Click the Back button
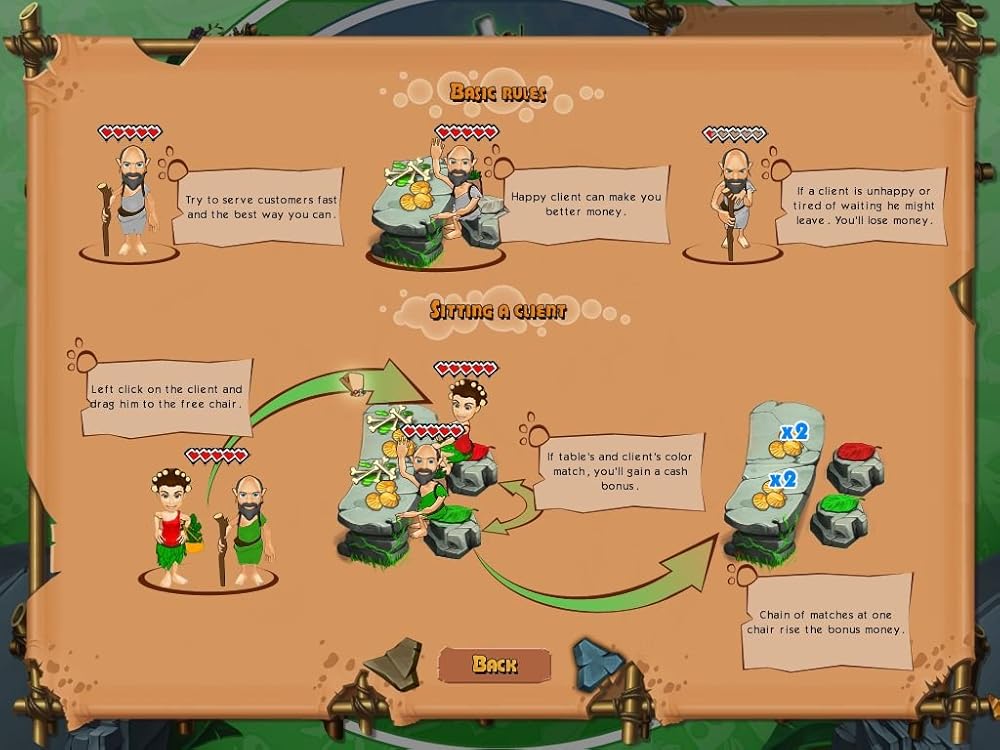This screenshot has width=1000, height=750. 495,664
